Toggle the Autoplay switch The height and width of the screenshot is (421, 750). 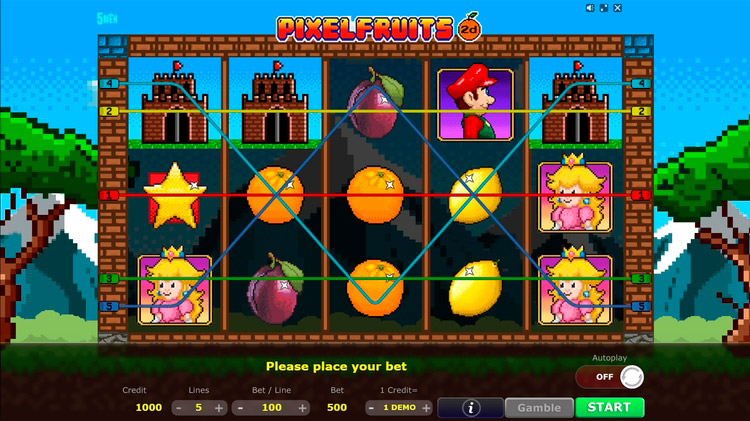click(x=609, y=377)
